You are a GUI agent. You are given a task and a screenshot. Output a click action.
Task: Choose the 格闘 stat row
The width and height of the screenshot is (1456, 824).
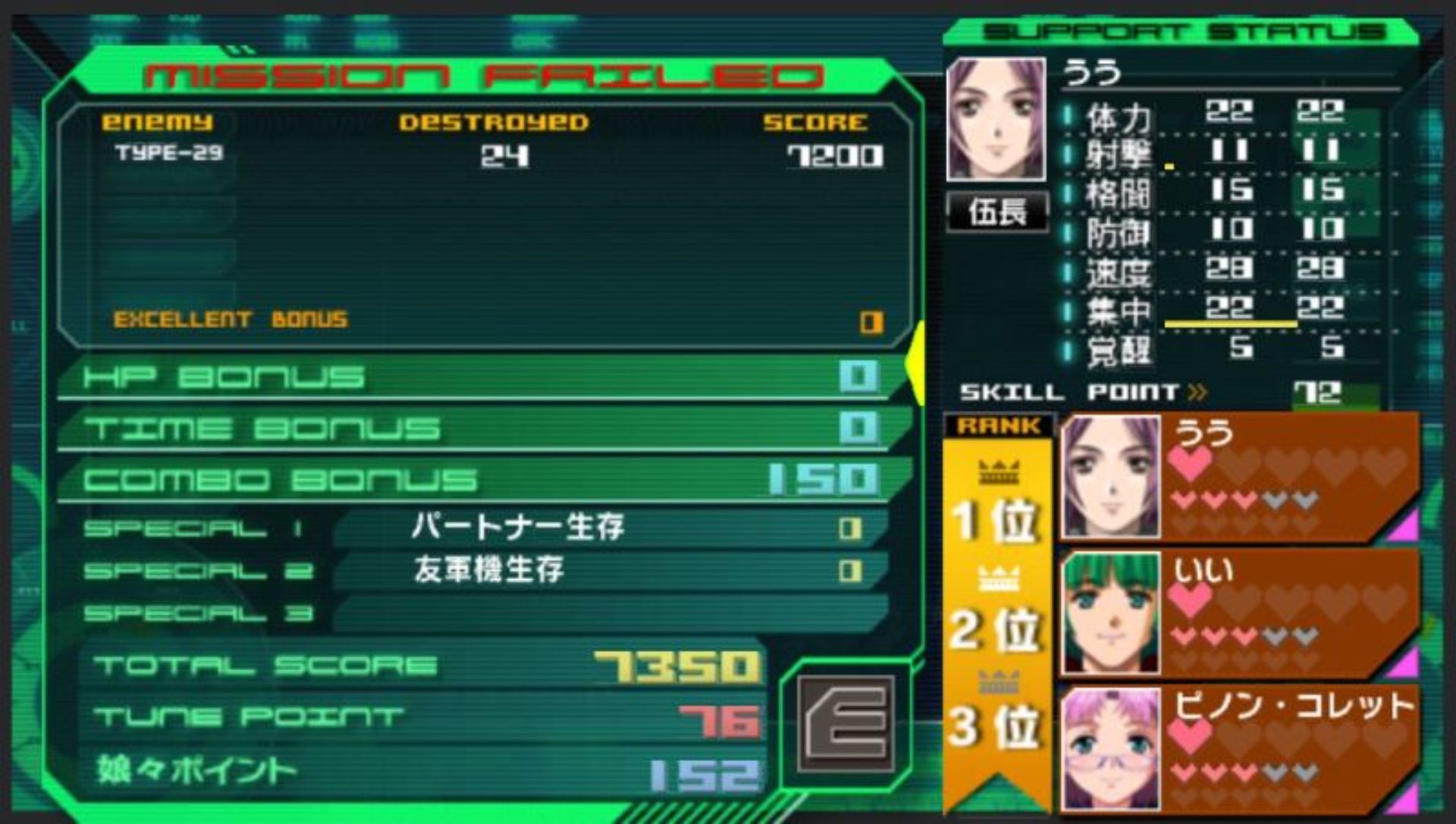pos(1228,191)
